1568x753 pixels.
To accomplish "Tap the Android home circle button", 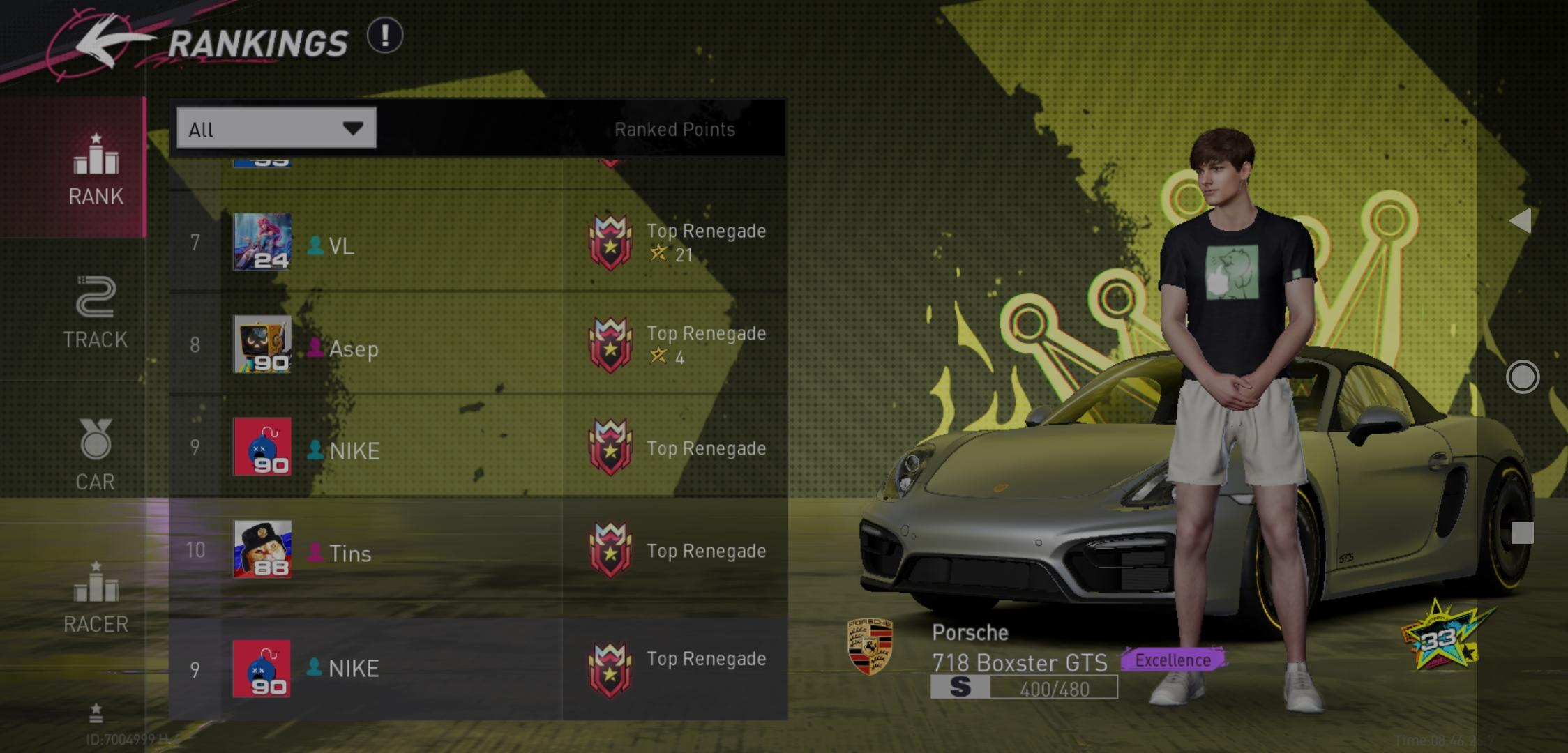I will point(1522,377).
